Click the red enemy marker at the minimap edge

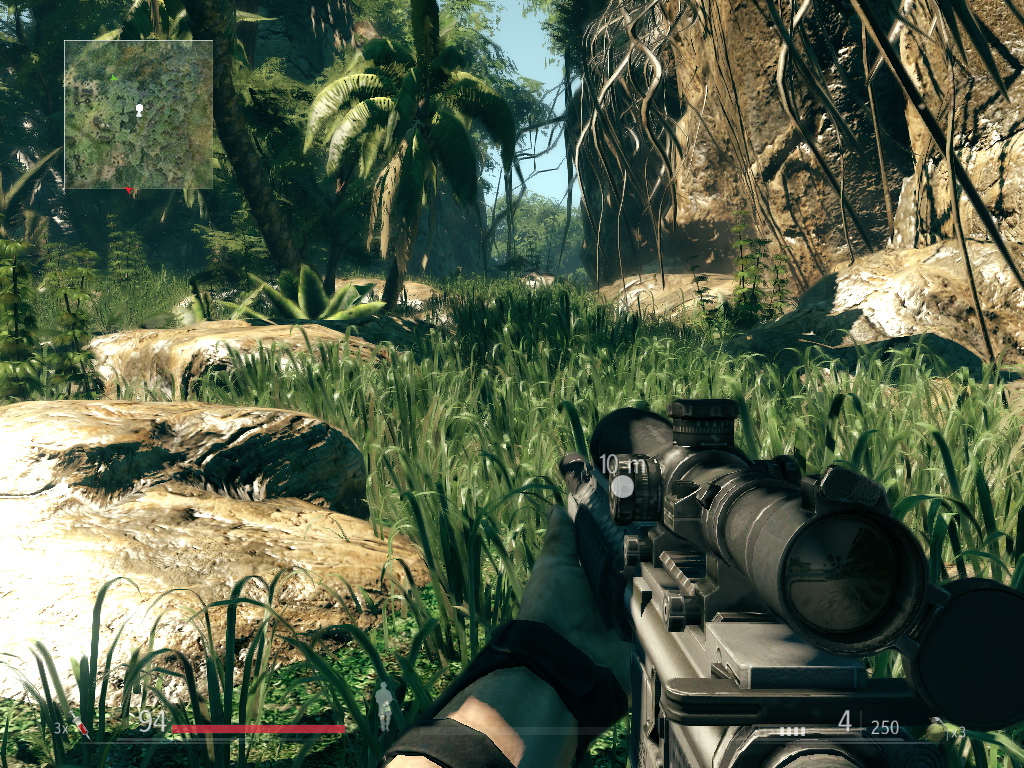click(x=129, y=190)
